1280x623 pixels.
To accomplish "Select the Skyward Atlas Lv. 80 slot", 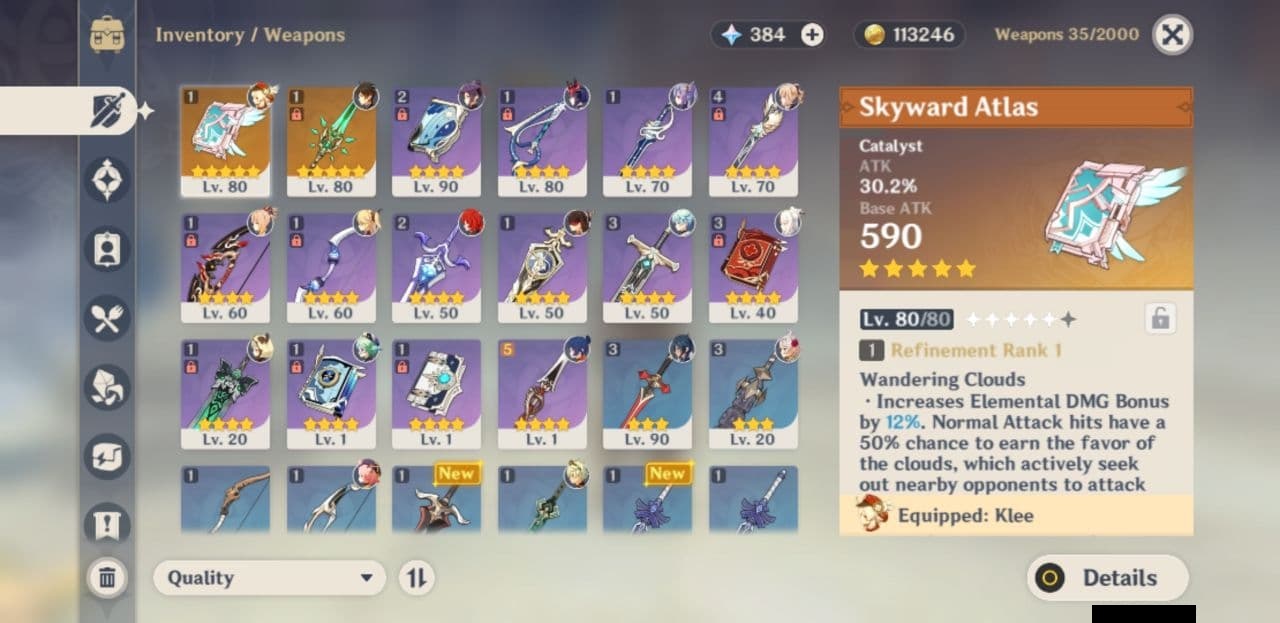I will 225,141.
